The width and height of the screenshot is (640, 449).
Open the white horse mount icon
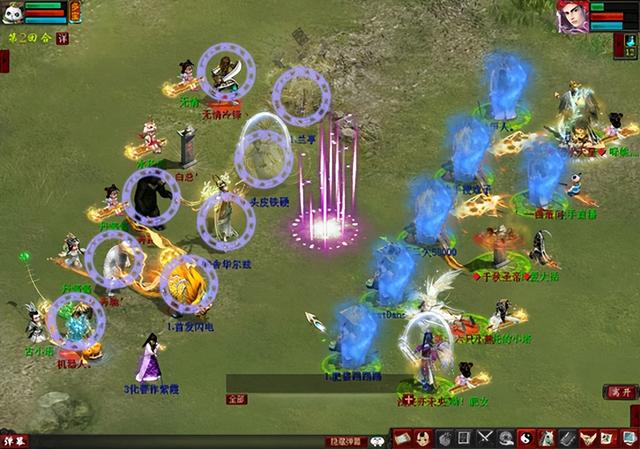[x=547, y=438]
